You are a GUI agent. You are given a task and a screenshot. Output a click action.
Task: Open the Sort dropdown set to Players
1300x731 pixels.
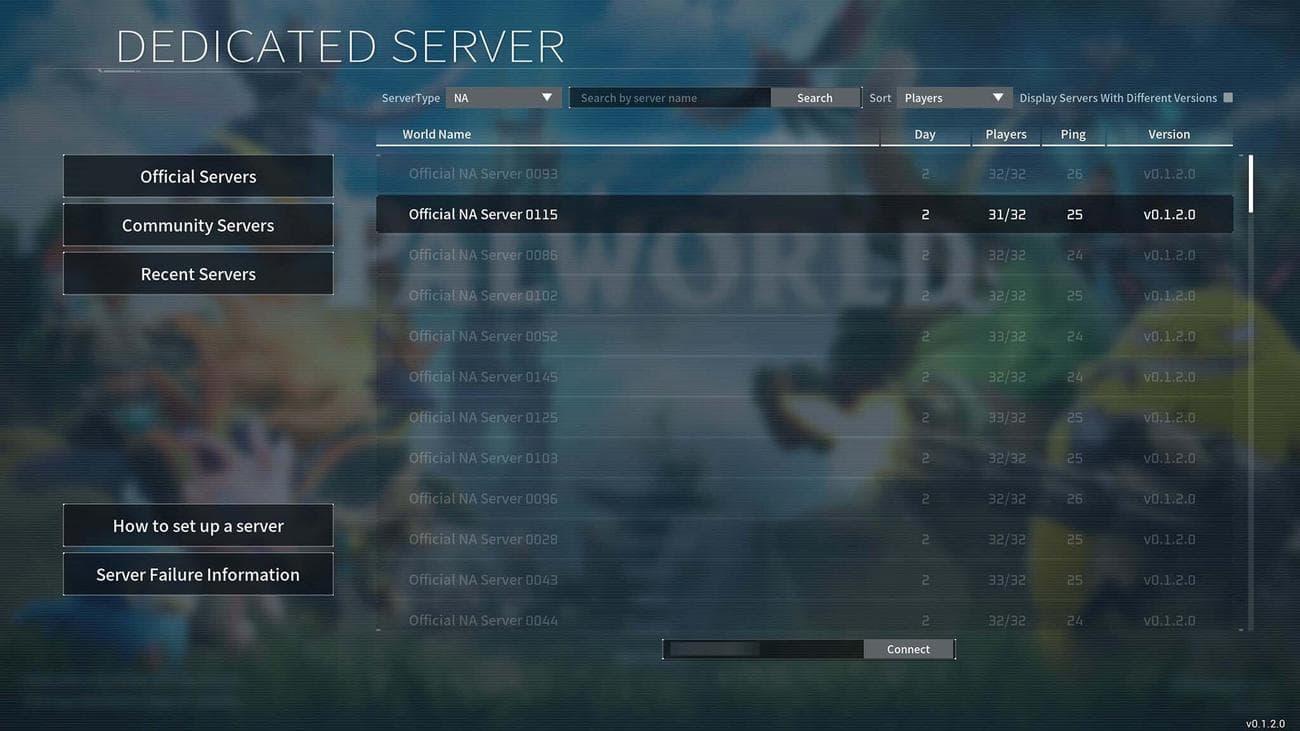[x=948, y=97]
